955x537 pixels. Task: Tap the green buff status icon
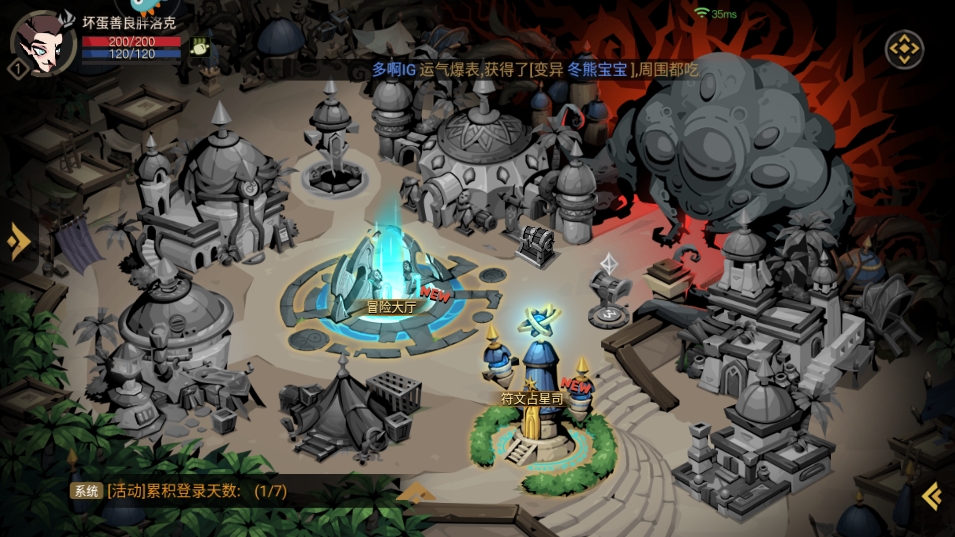tap(200, 46)
